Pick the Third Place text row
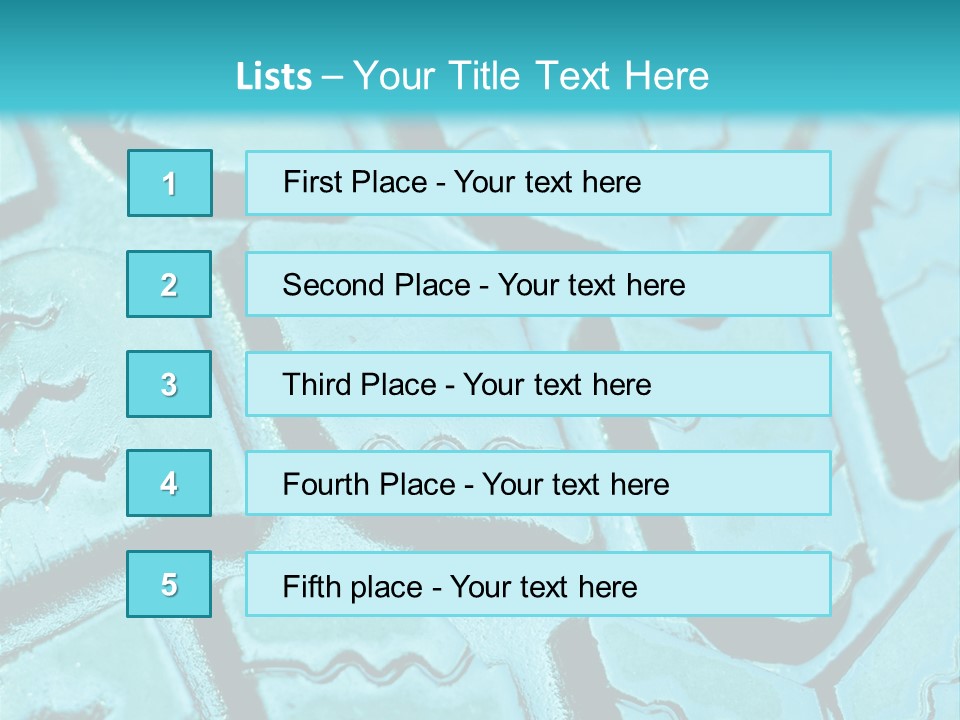 pyautogui.click(x=538, y=384)
